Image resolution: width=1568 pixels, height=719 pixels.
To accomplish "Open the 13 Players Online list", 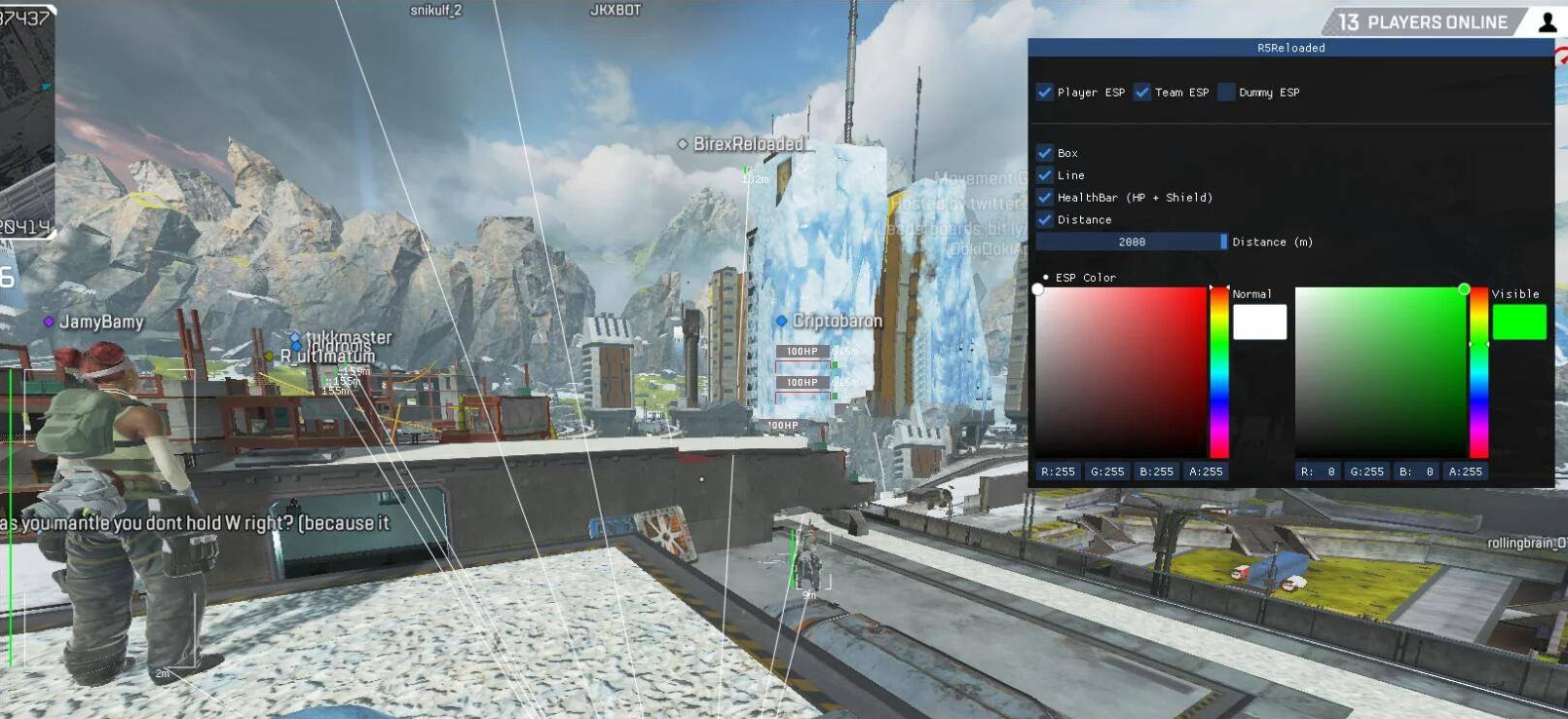I will [1423, 22].
